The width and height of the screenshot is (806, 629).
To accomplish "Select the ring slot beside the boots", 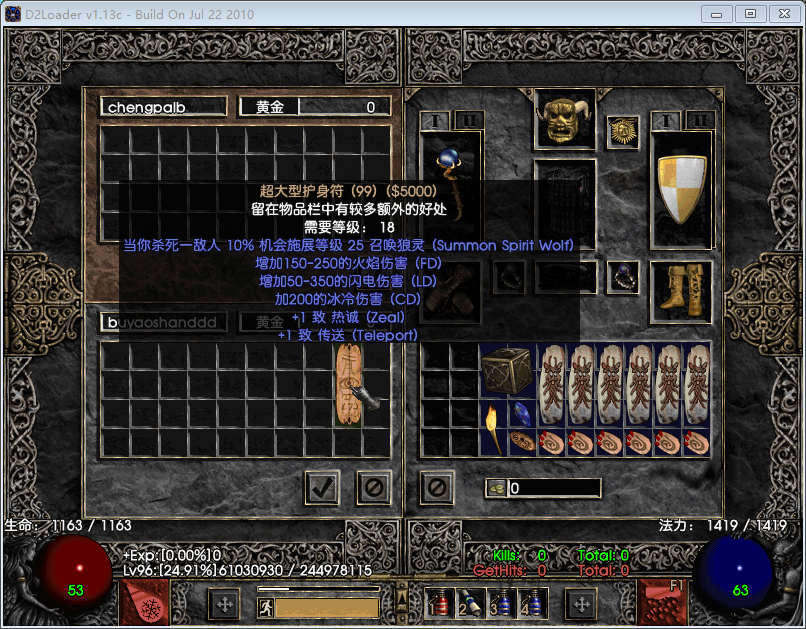I will tap(622, 276).
